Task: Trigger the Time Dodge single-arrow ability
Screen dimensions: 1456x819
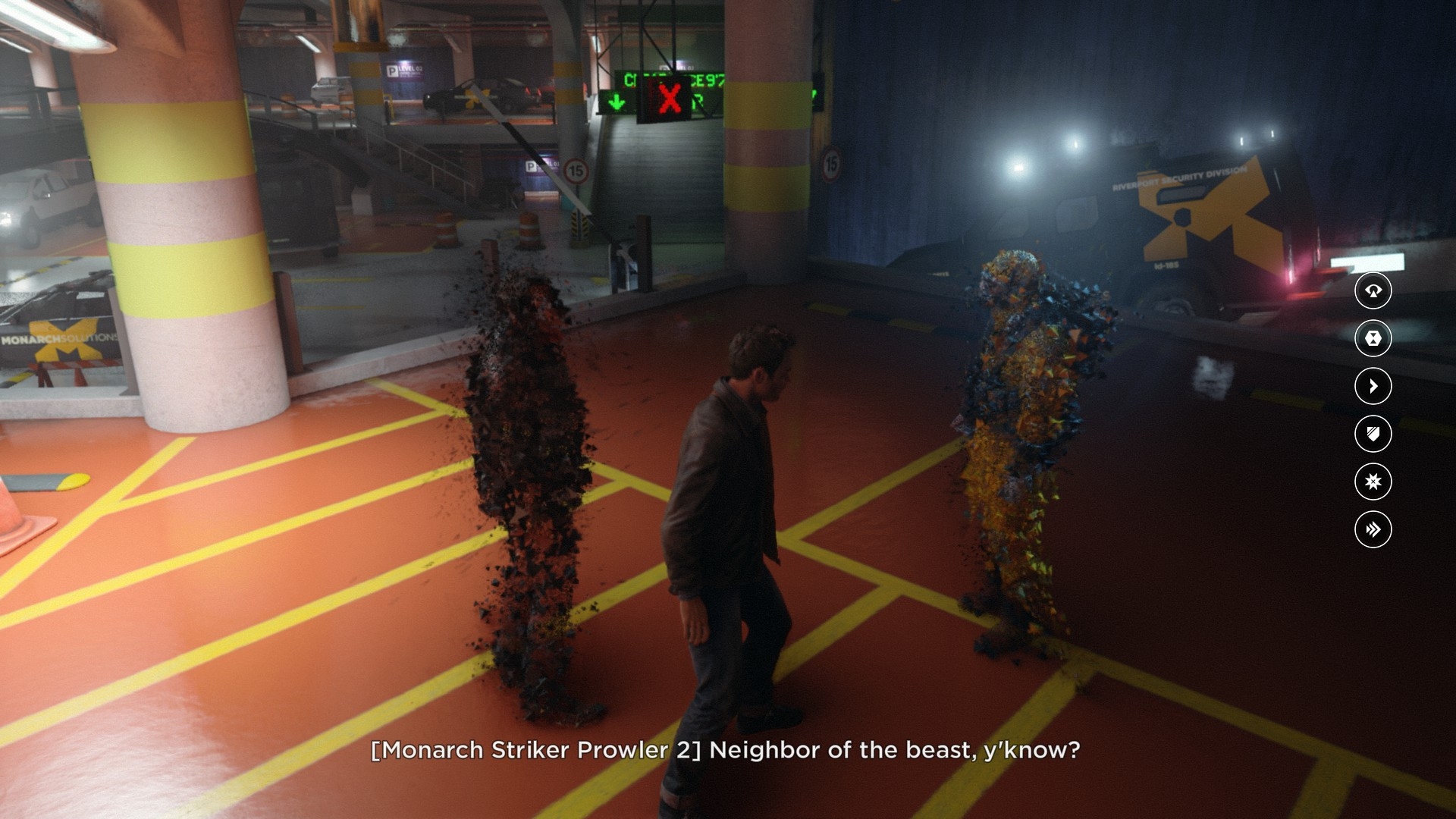Action: click(1373, 386)
